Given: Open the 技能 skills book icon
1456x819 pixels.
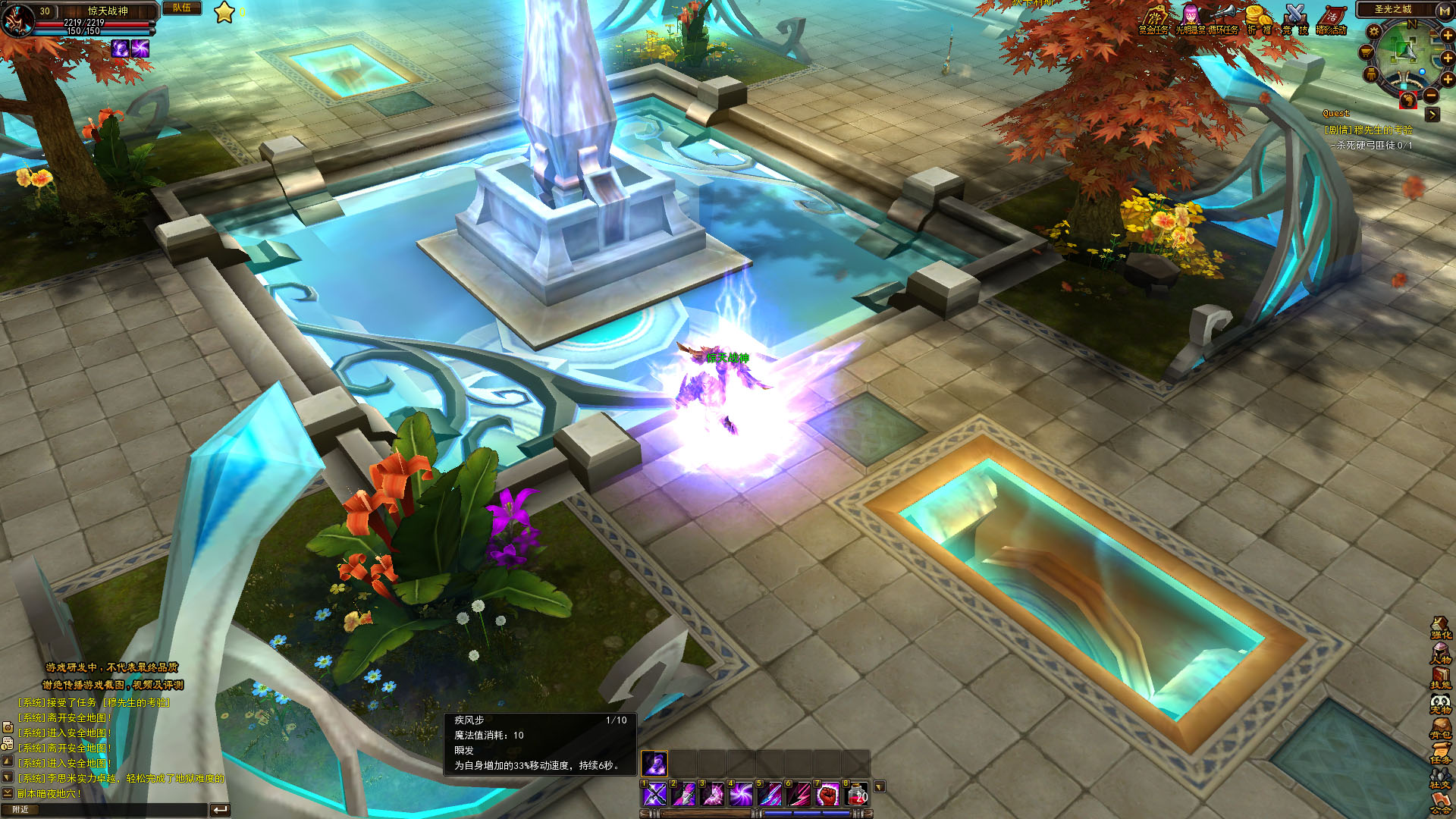Looking at the screenshot, I should tap(1440, 678).
